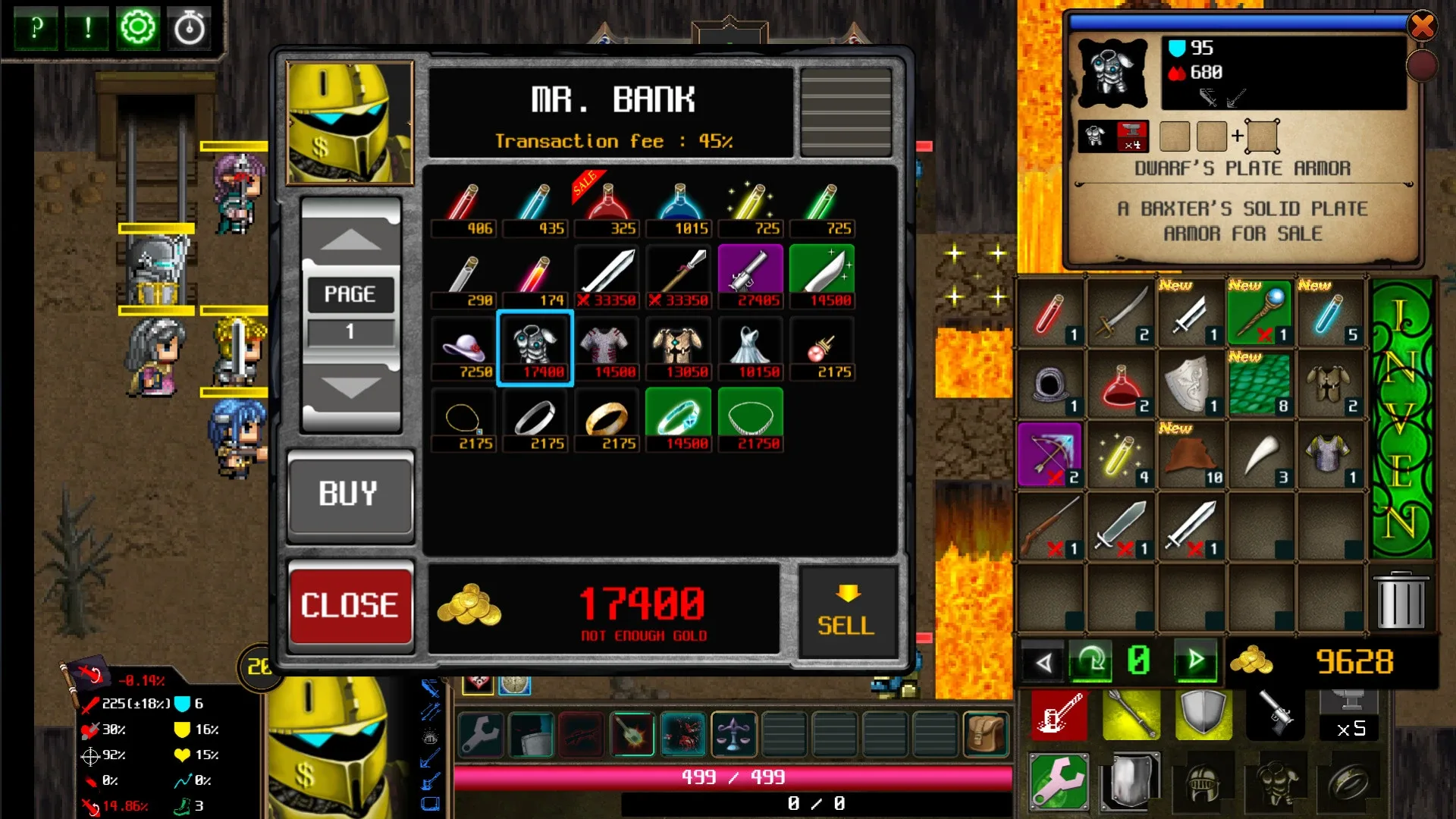
Task: Select the revolver x5 equipment slot
Action: (1276, 714)
